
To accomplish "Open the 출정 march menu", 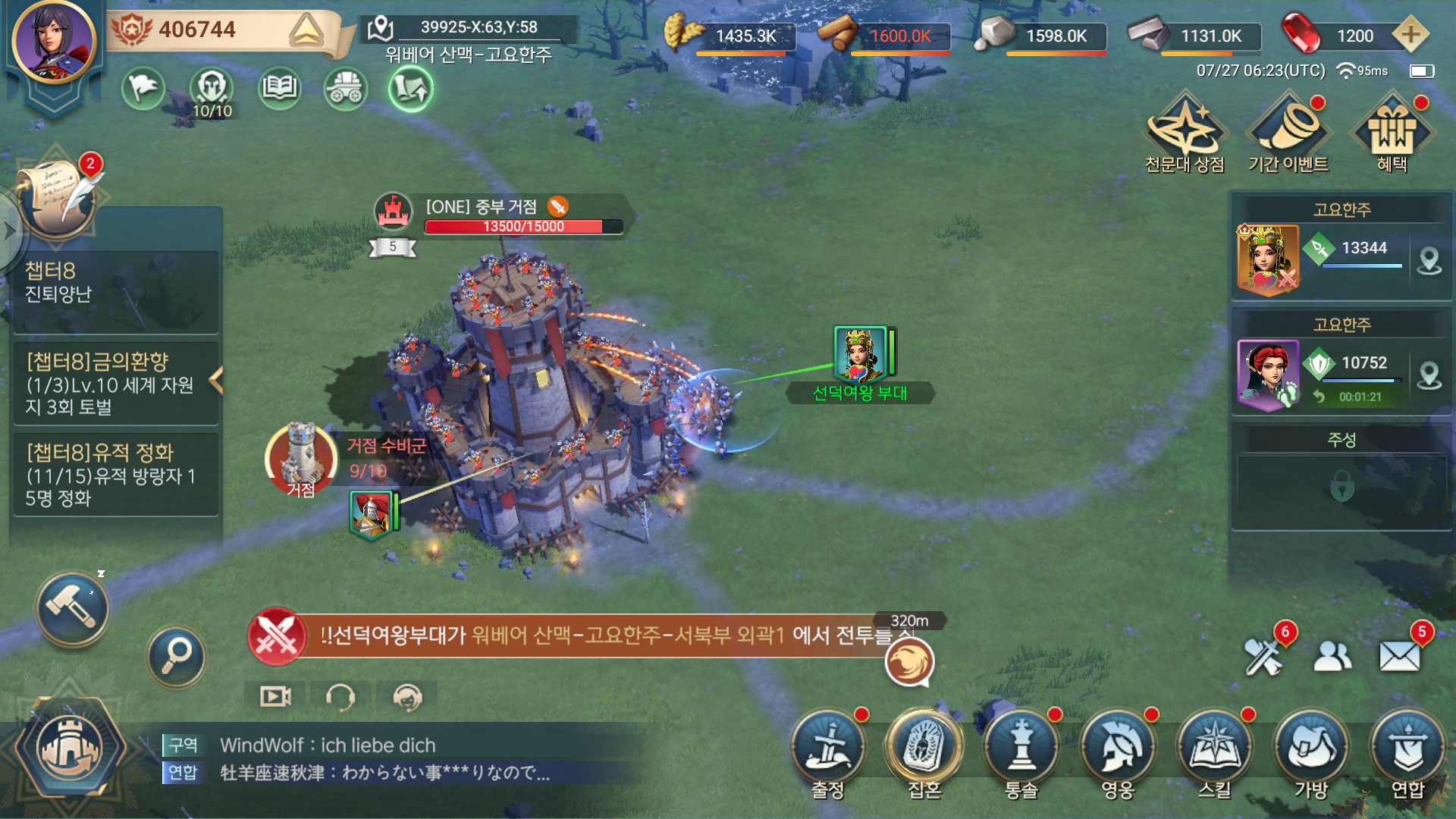I will pos(828,749).
